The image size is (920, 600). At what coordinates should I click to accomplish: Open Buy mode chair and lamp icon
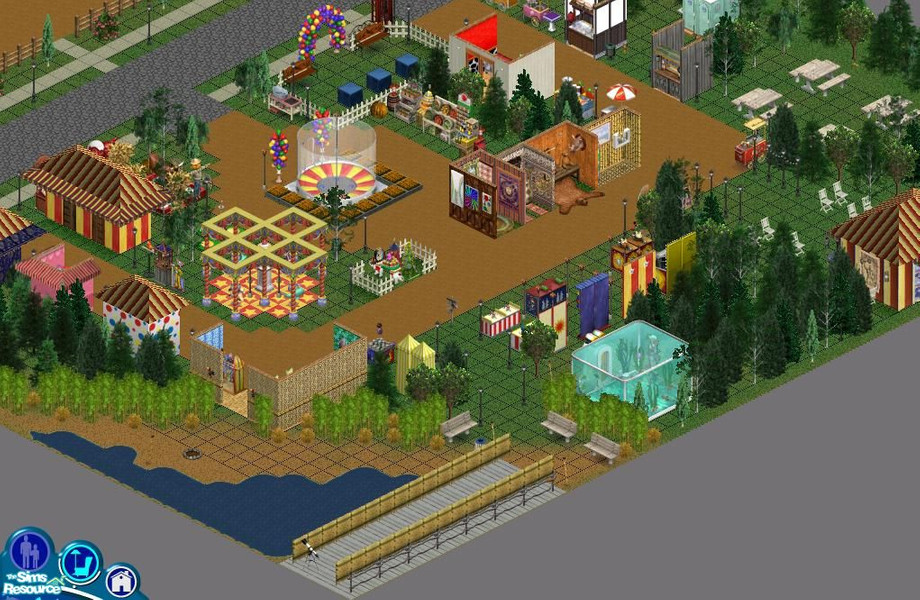80,562
